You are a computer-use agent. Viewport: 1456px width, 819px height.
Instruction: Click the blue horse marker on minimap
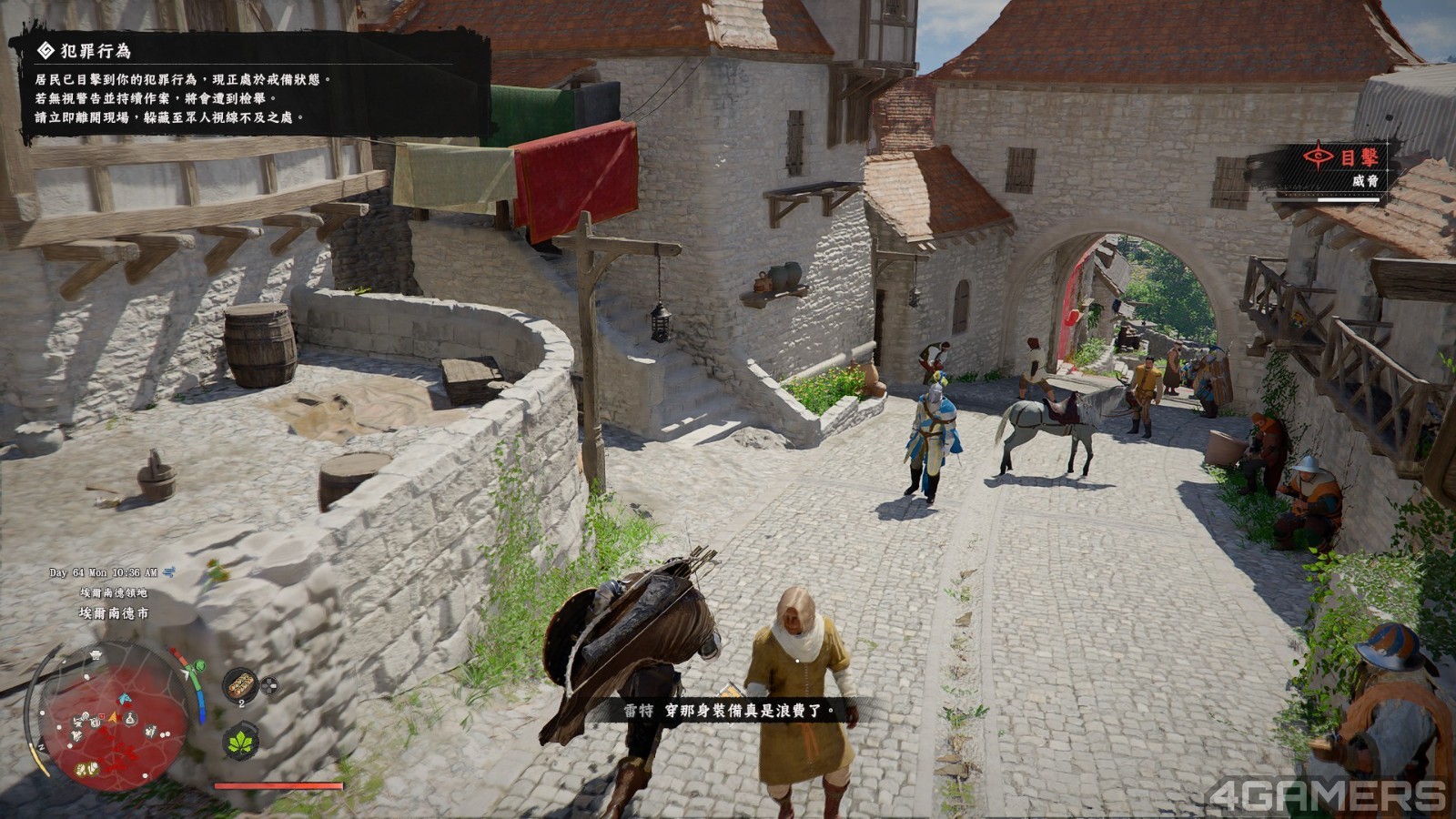(x=125, y=699)
